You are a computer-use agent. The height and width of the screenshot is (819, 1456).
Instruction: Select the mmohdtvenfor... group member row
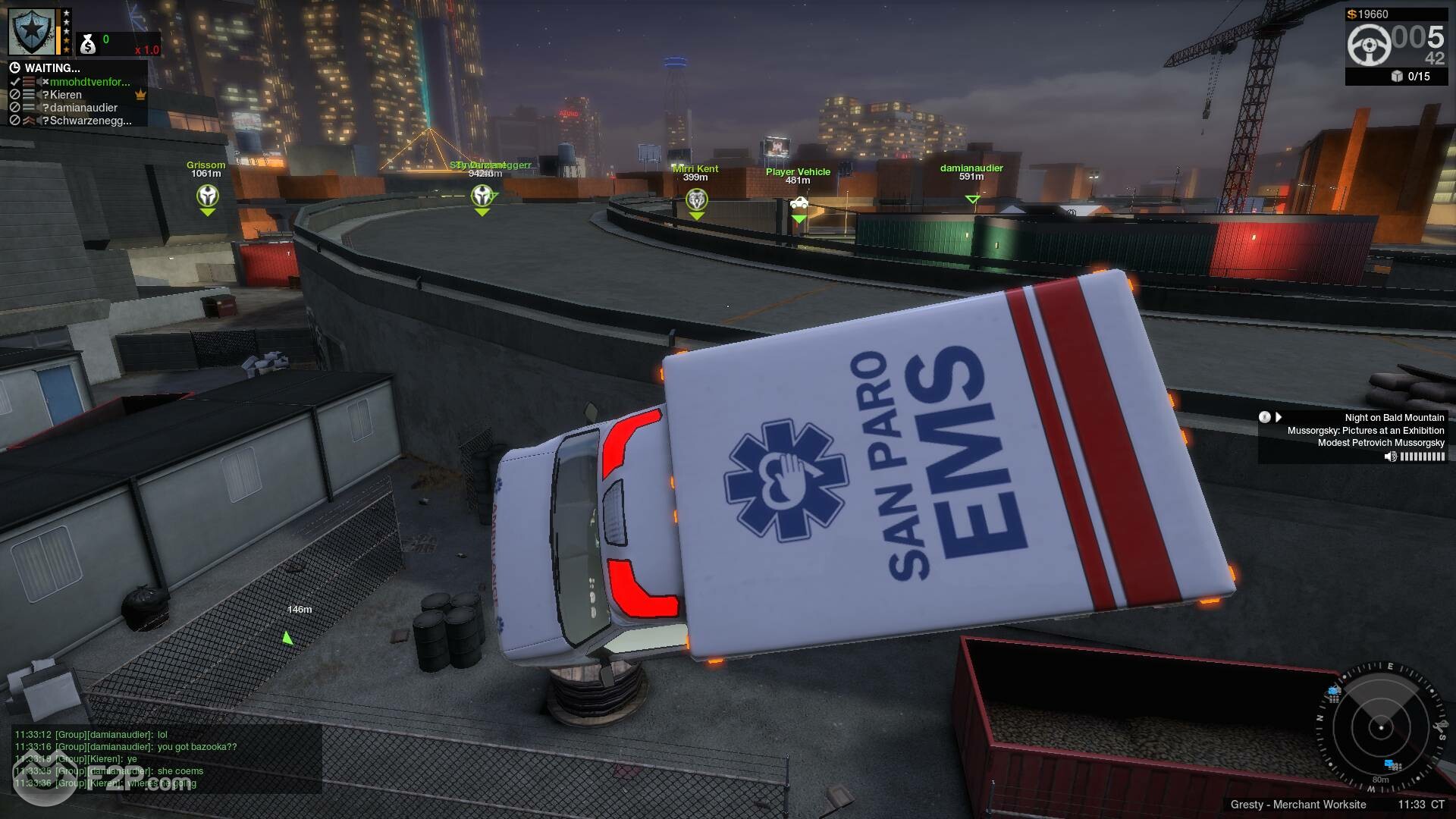(89, 82)
